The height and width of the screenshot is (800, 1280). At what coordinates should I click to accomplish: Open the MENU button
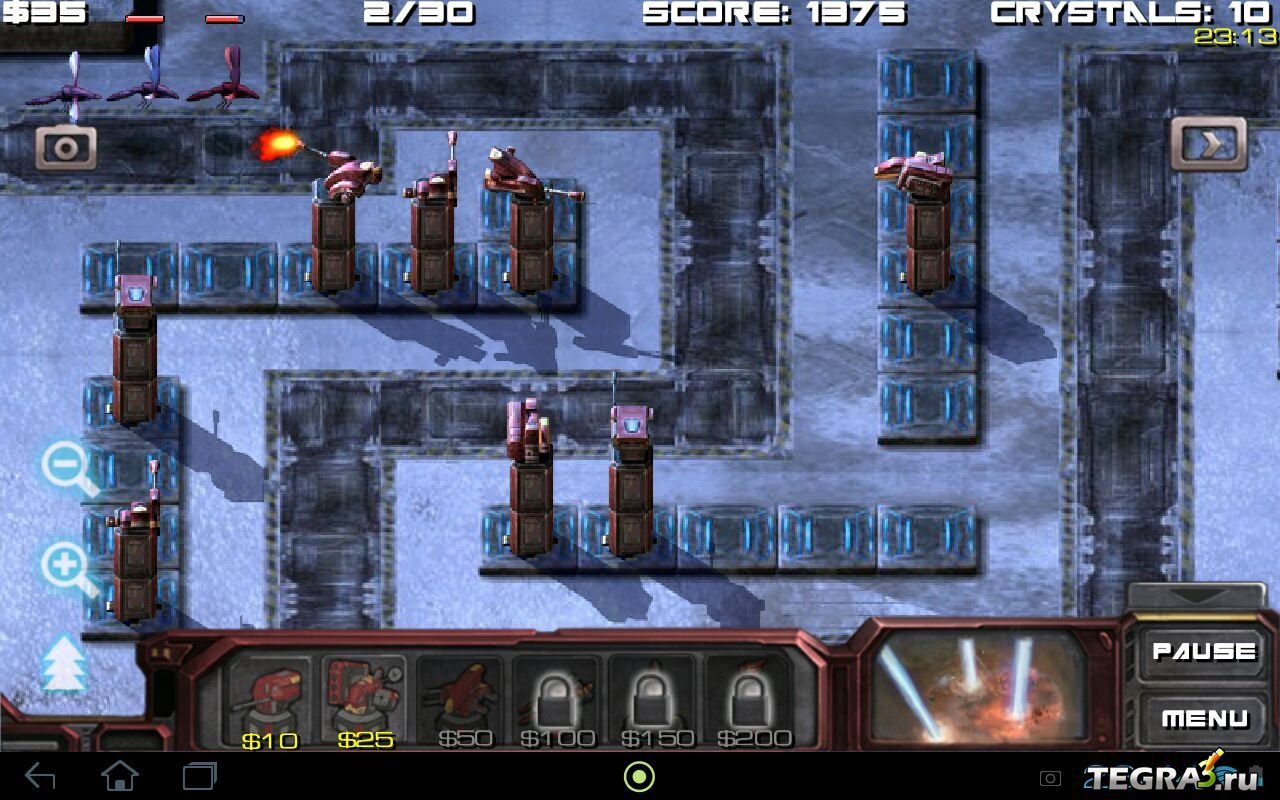point(1203,718)
